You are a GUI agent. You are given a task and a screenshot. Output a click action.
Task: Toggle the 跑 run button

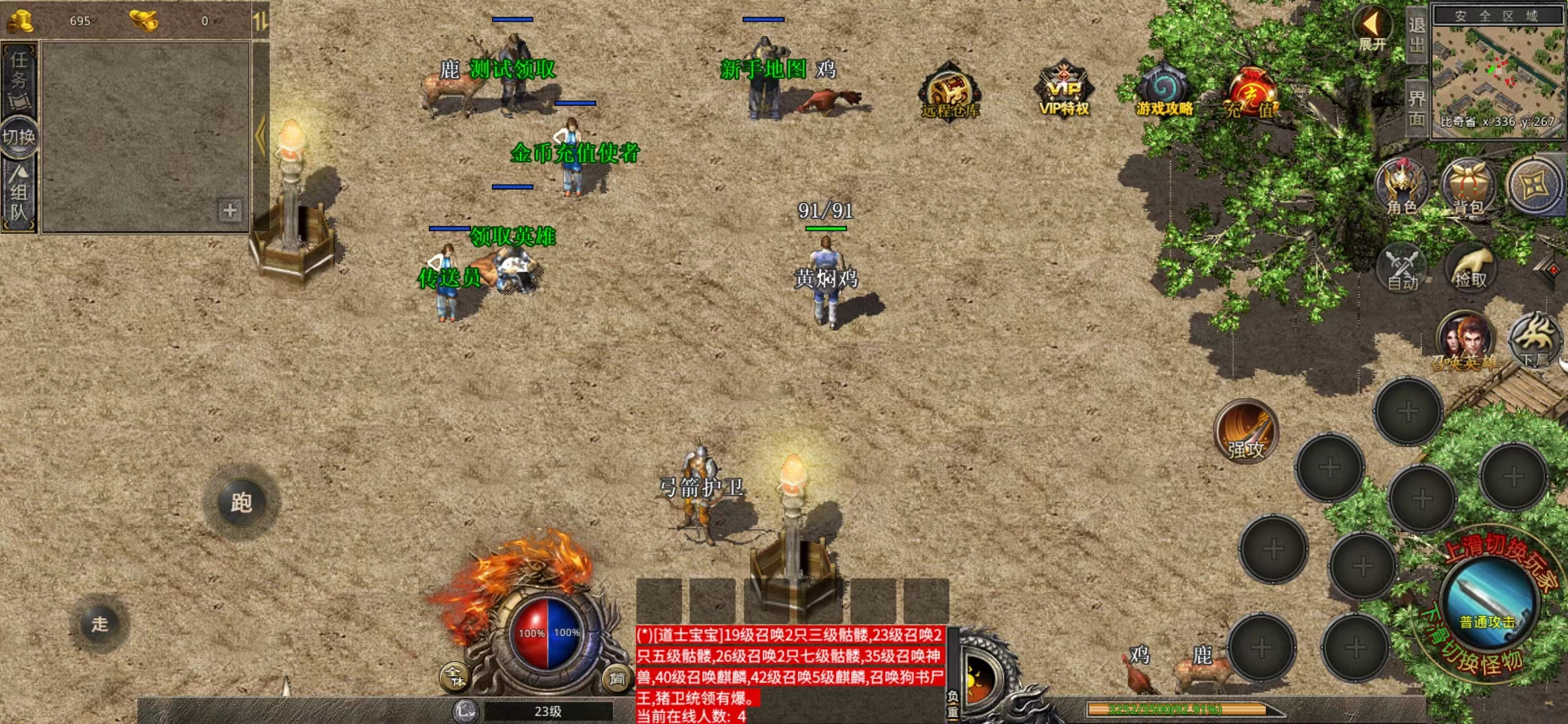coord(241,502)
